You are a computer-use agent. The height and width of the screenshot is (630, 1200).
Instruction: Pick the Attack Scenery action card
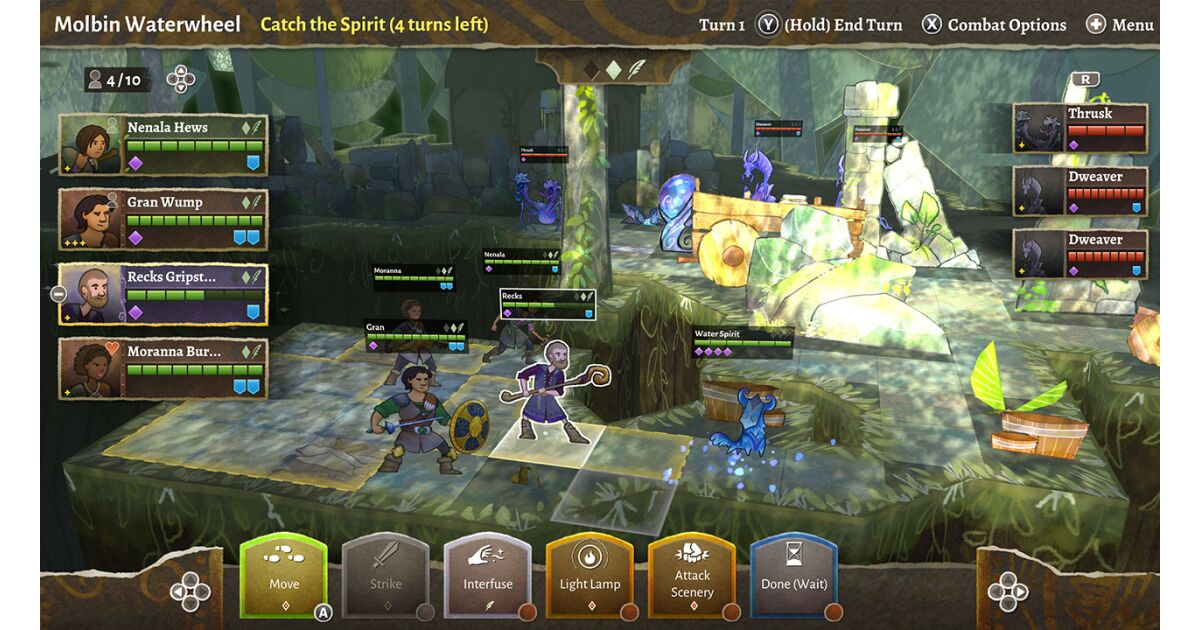click(692, 576)
